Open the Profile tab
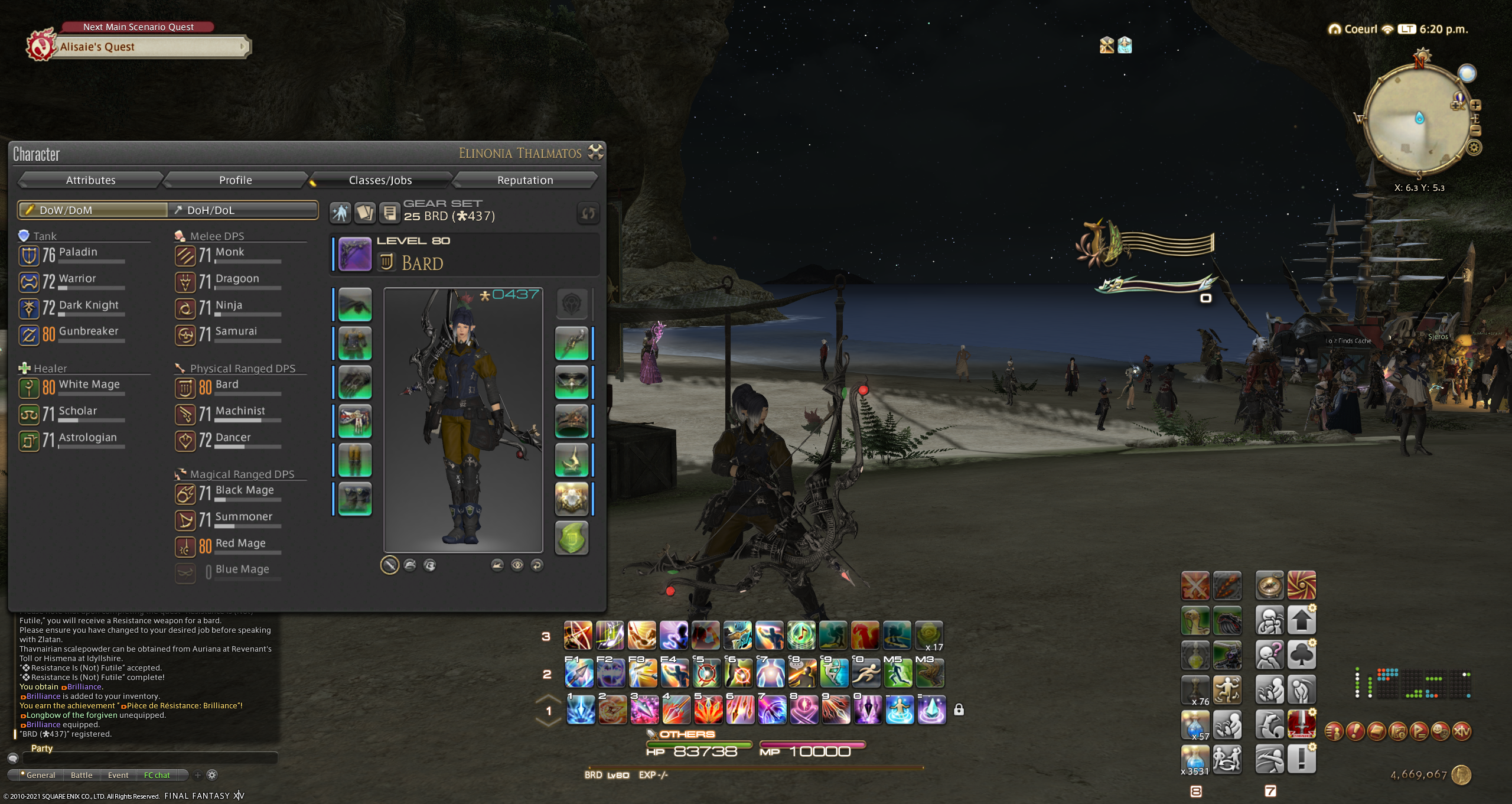The height and width of the screenshot is (804, 1512). (x=235, y=180)
